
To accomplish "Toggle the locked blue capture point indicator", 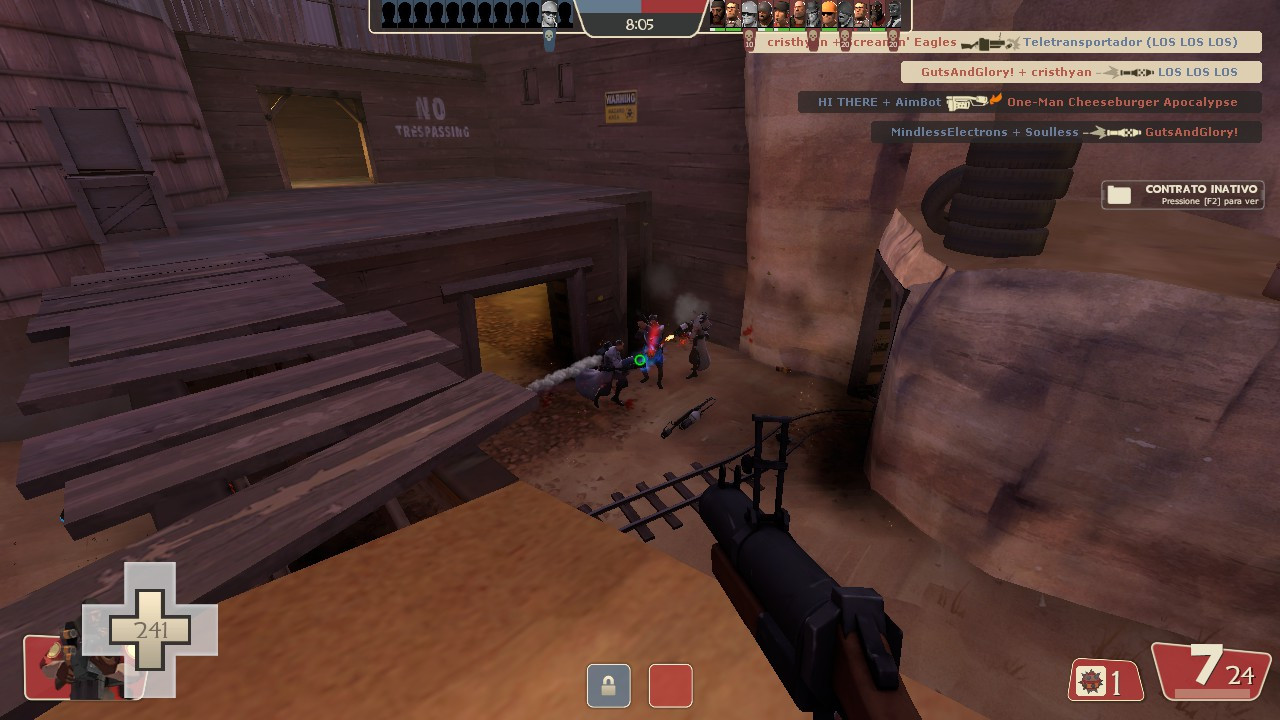I will [x=608, y=686].
